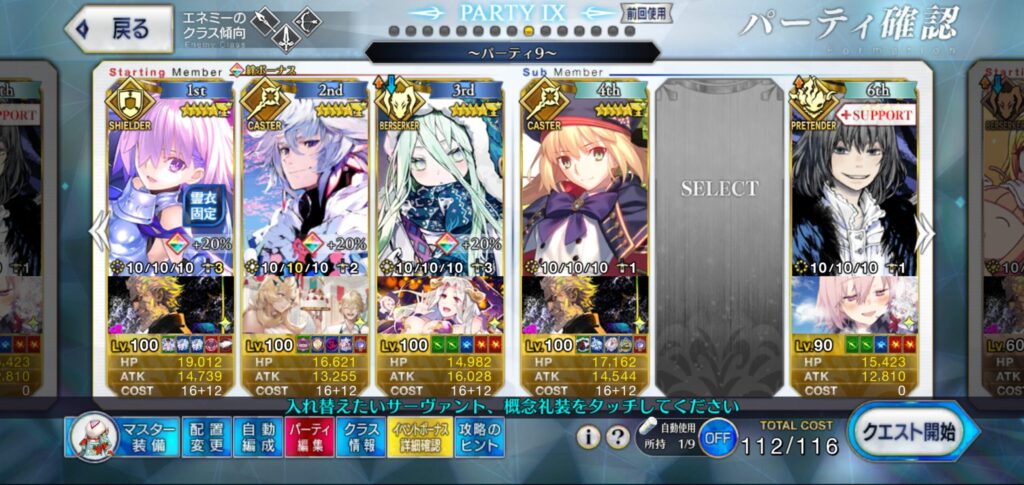Open マスター装備 master equipment
The image size is (1024, 485).
tap(123, 437)
